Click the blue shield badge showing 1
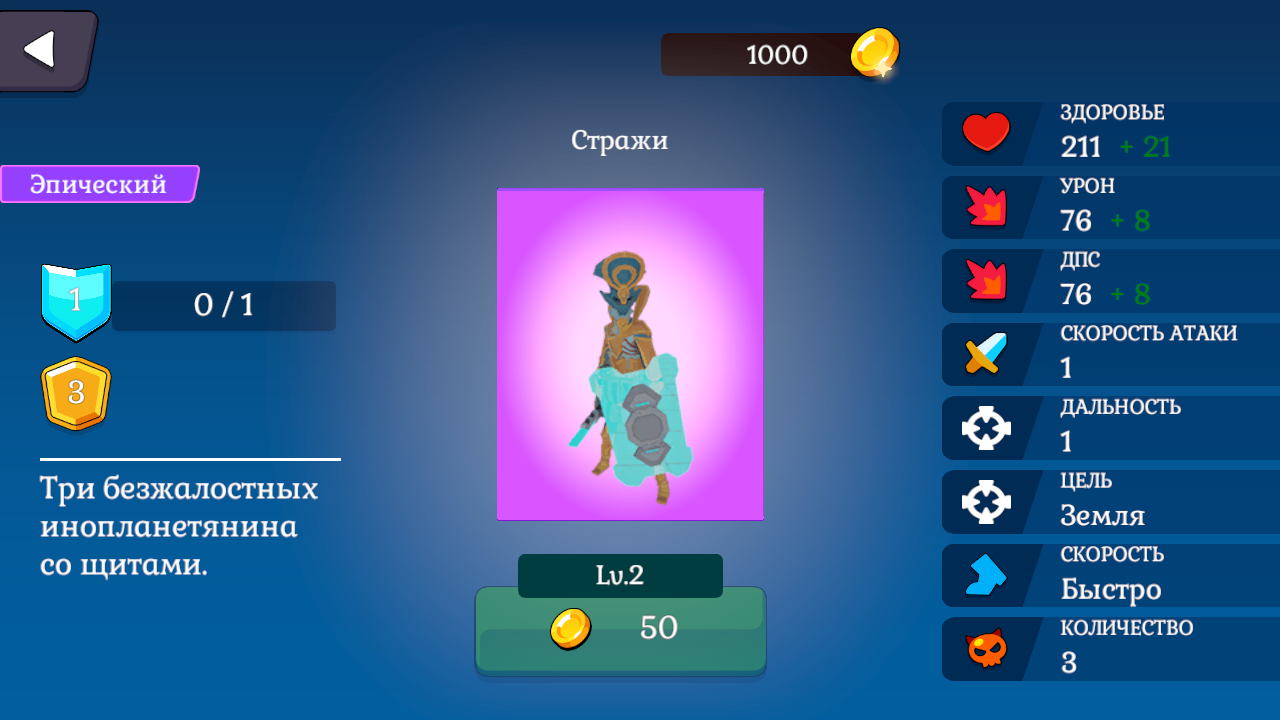1280x720 pixels. pyautogui.click(x=76, y=305)
